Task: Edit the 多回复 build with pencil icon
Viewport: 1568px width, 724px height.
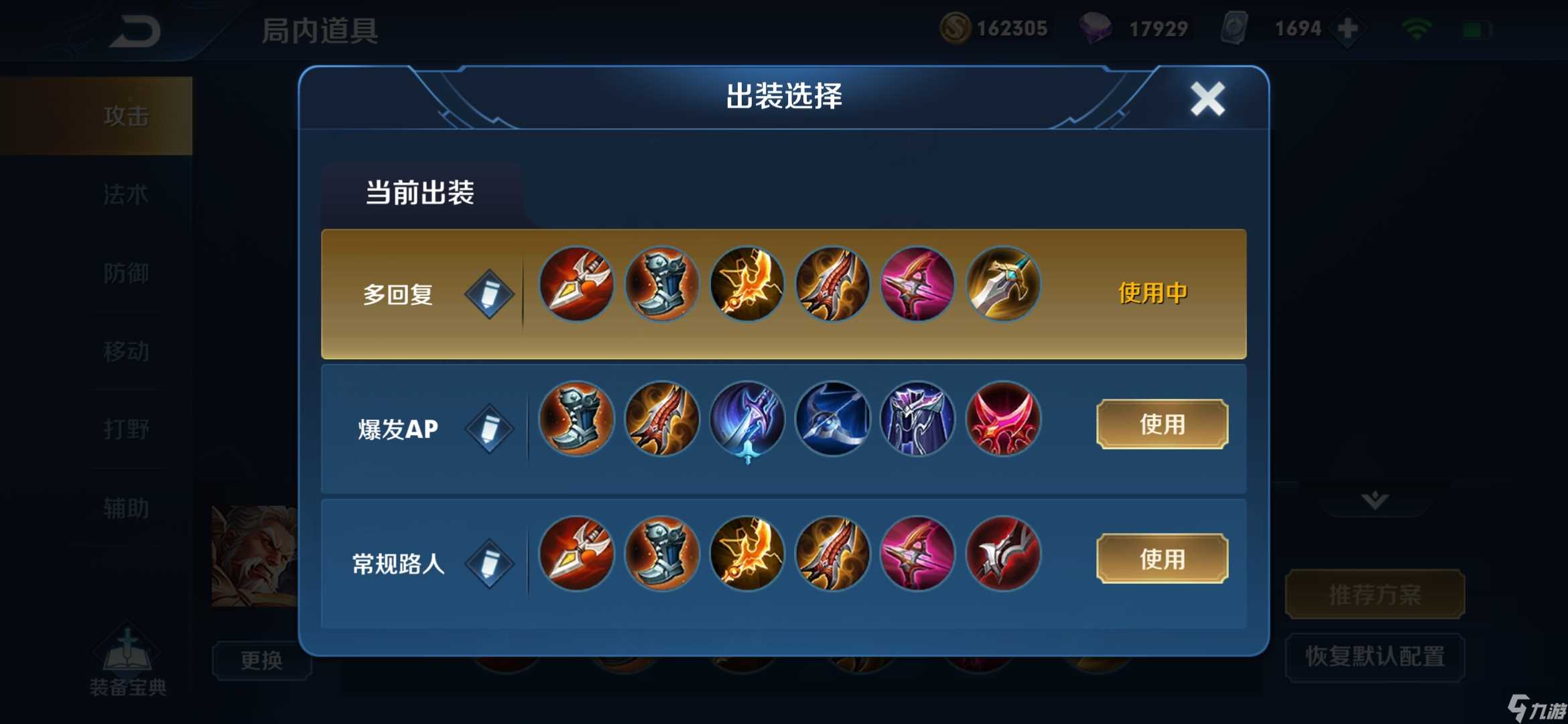Action: pyautogui.click(x=490, y=293)
